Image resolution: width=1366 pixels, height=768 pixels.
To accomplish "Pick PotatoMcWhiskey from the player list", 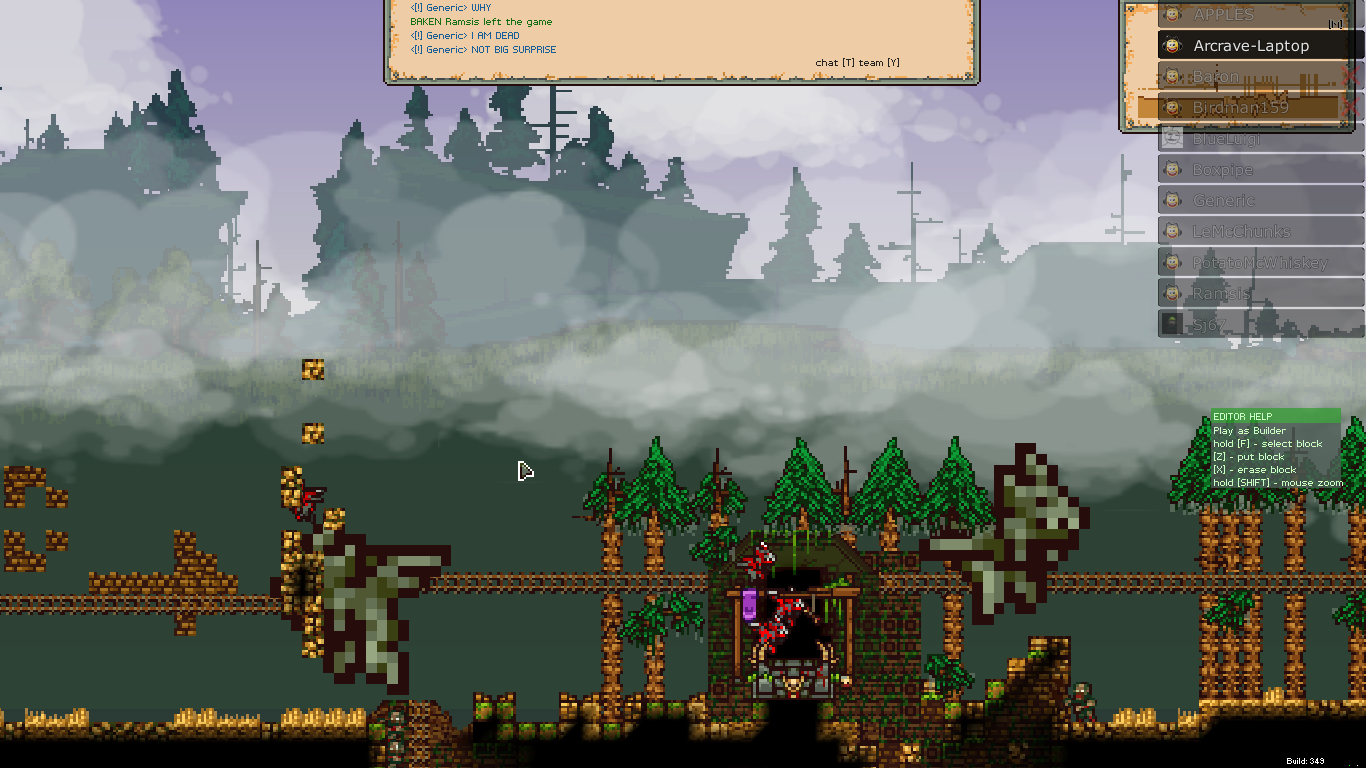I will coord(1260,263).
